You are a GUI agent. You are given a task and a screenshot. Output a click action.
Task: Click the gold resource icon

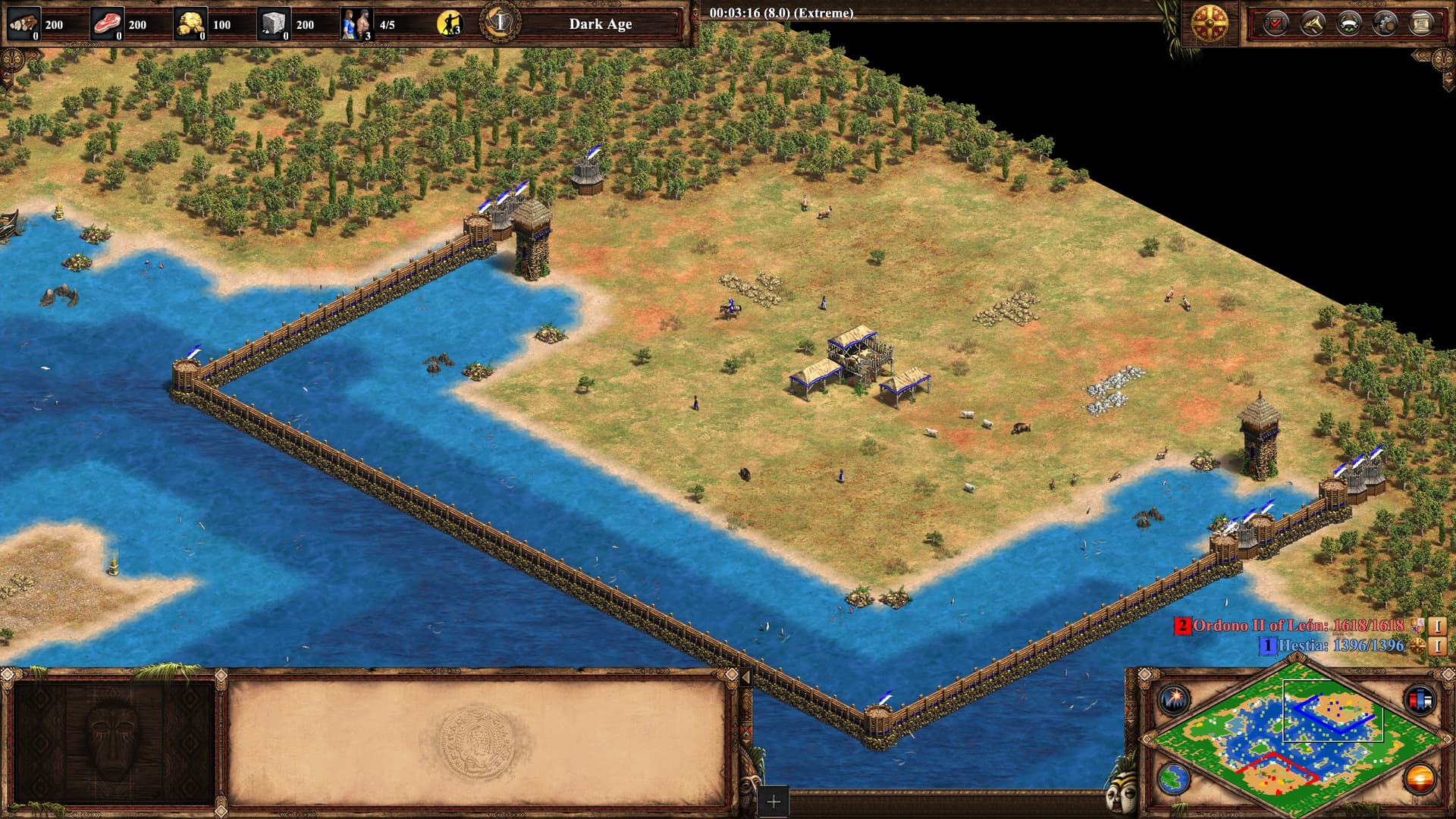190,24
